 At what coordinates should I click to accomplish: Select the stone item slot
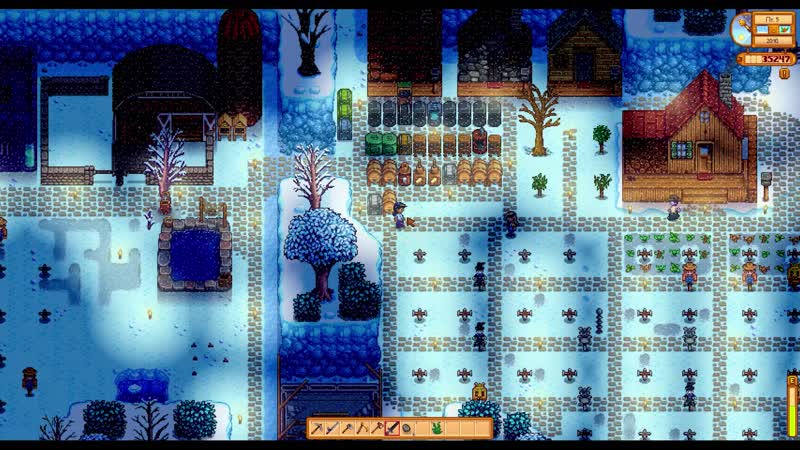(x=407, y=428)
